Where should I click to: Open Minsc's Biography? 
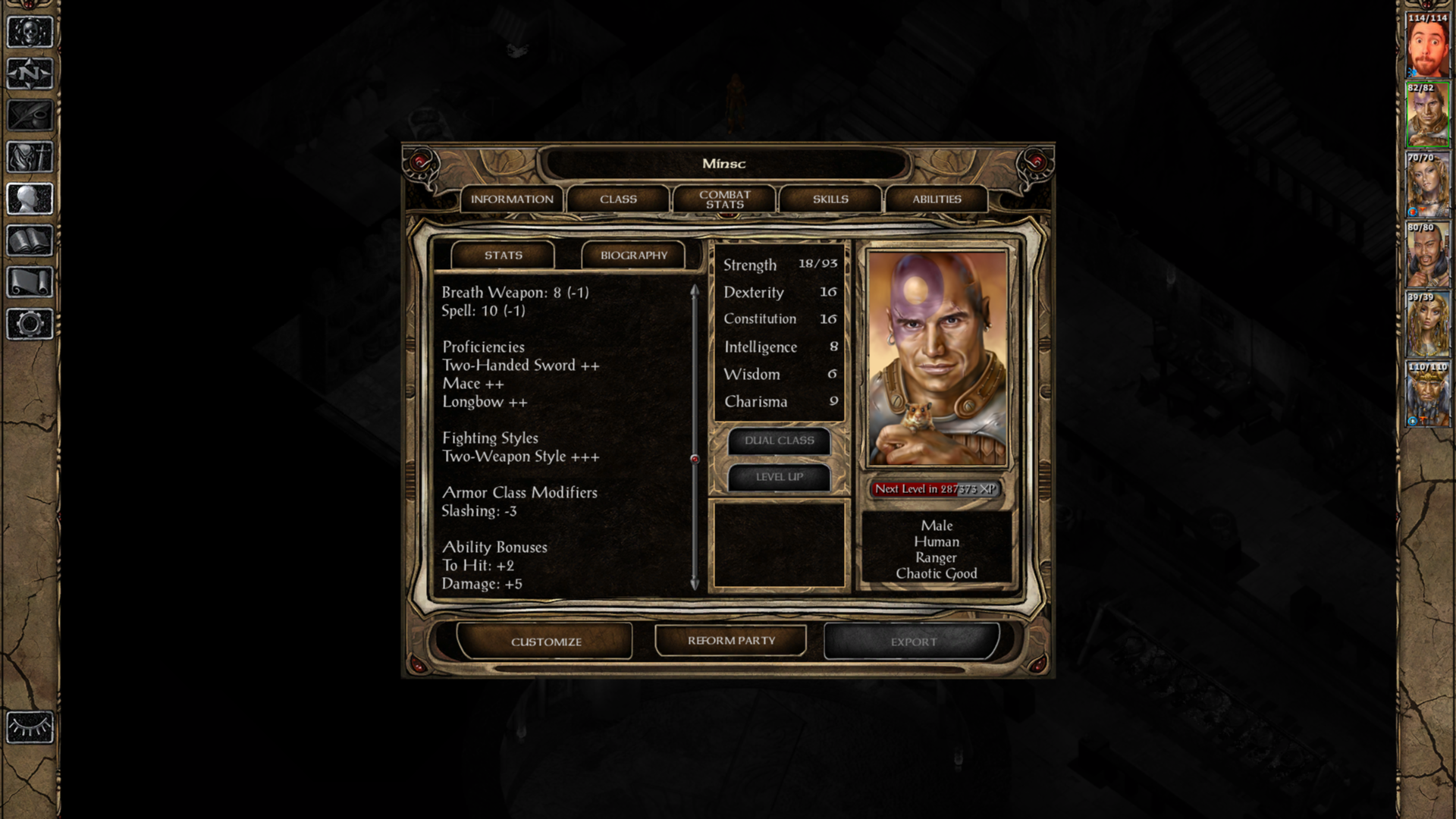(x=633, y=256)
